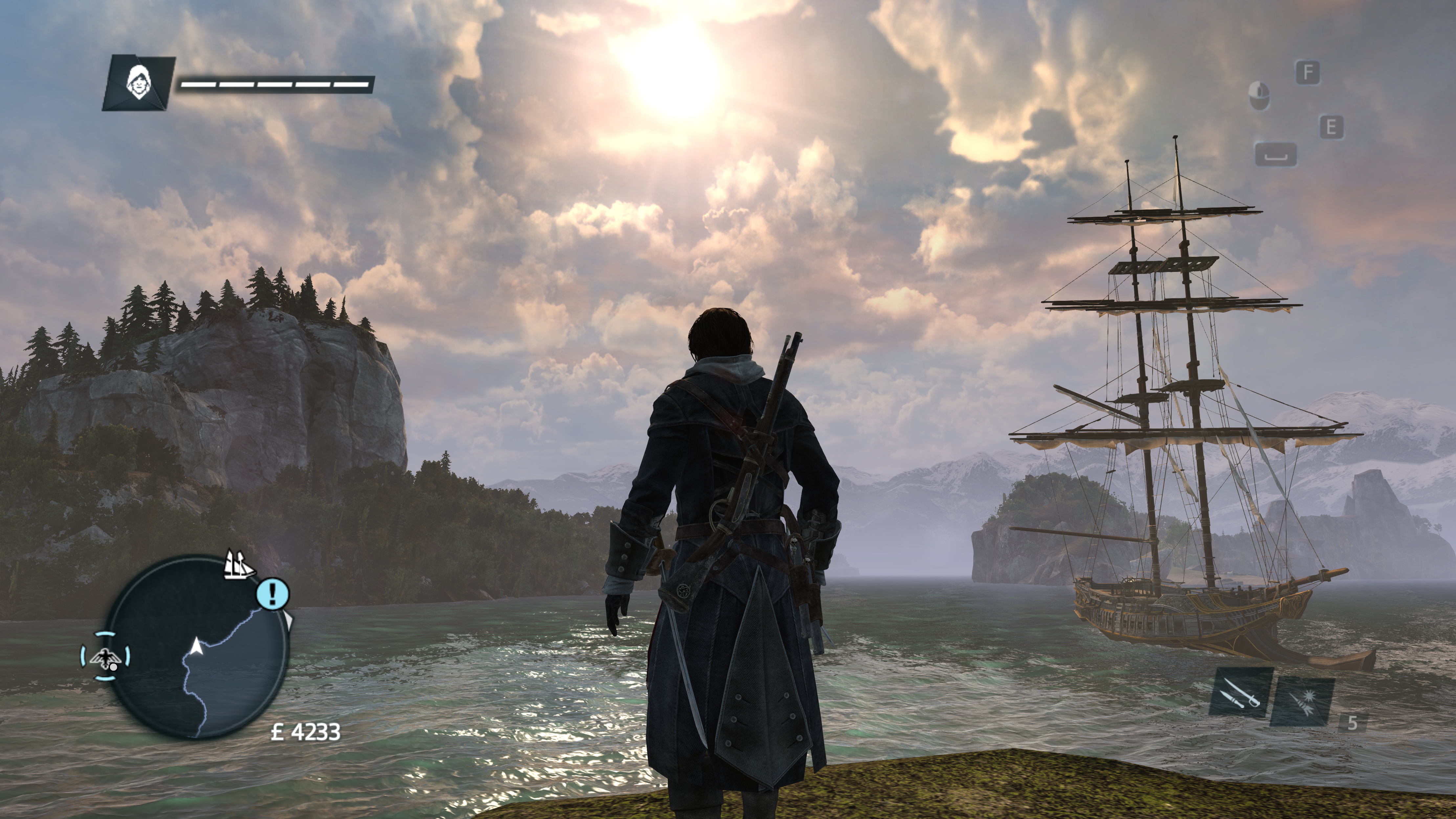Click the sailing ship marker on minimap

tap(238, 564)
